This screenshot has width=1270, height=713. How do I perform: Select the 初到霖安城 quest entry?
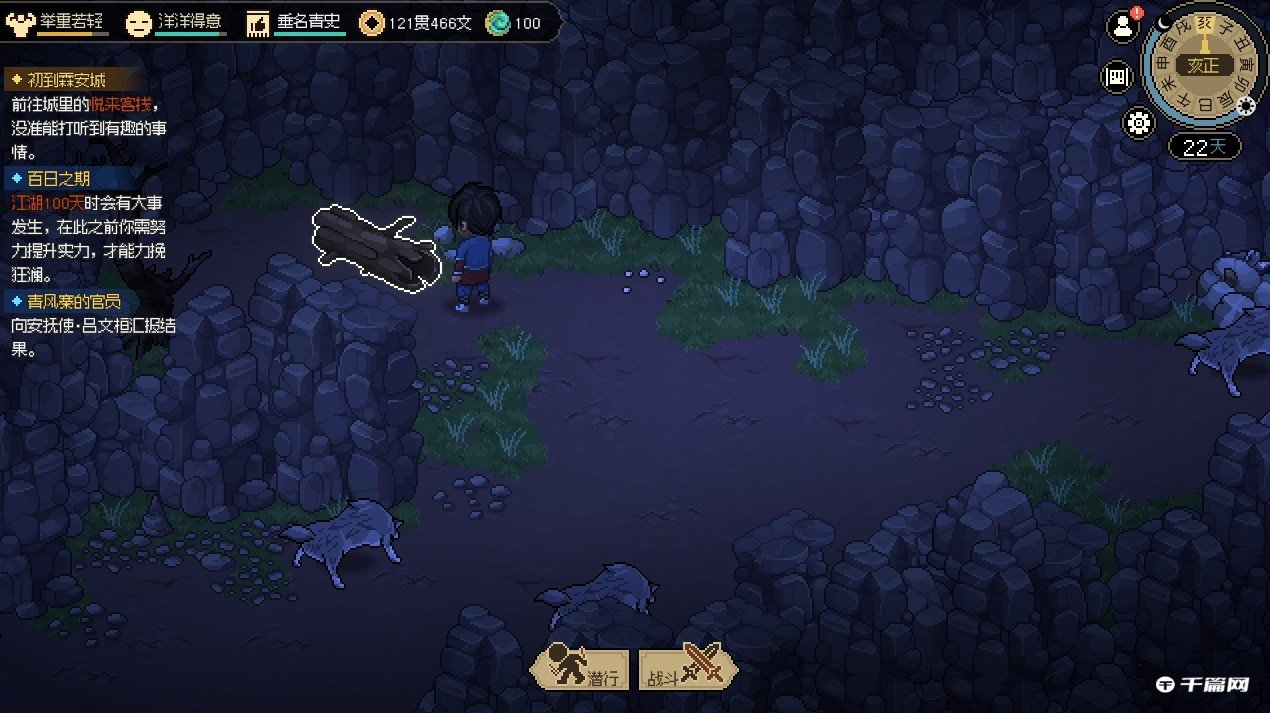point(62,81)
